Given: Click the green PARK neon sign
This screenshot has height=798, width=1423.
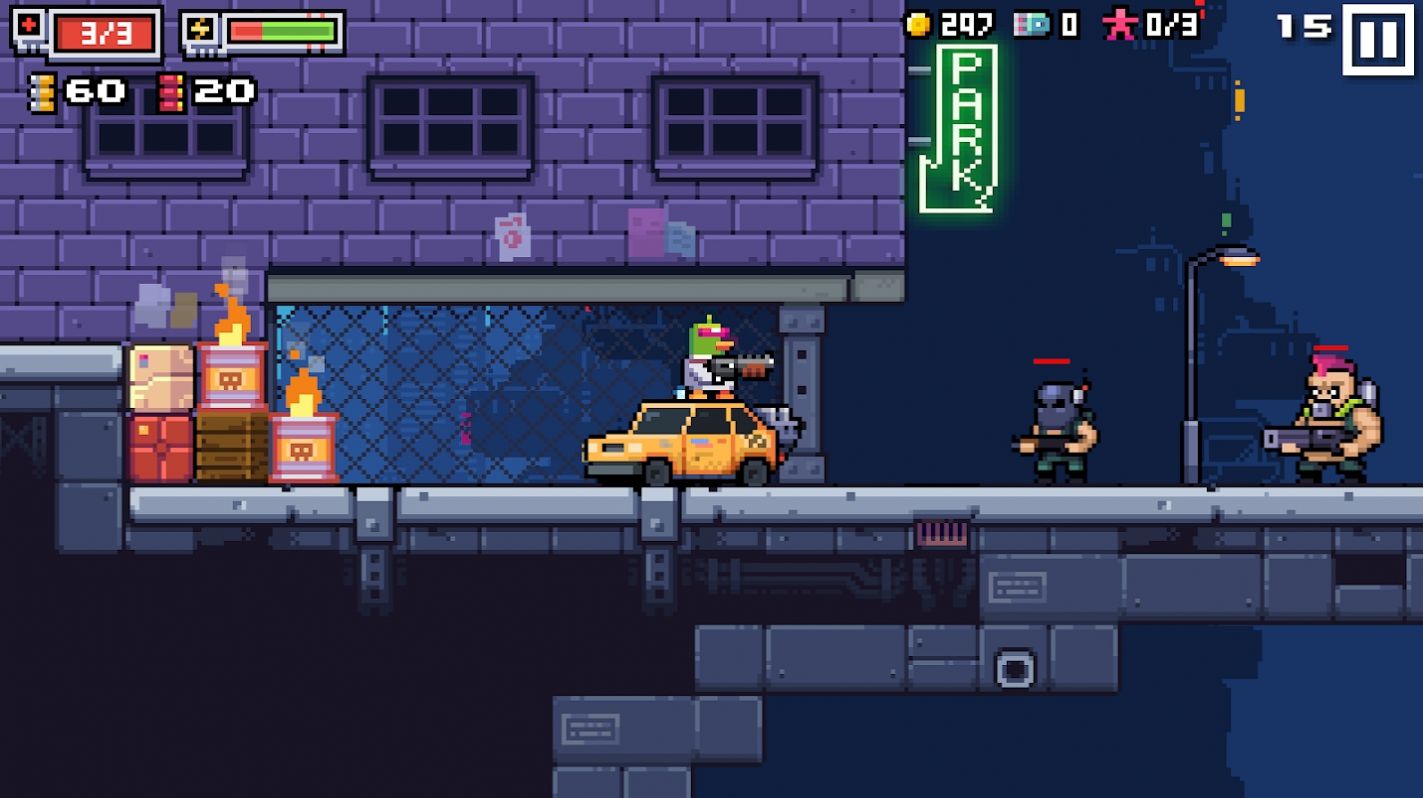Looking at the screenshot, I should (x=960, y=130).
